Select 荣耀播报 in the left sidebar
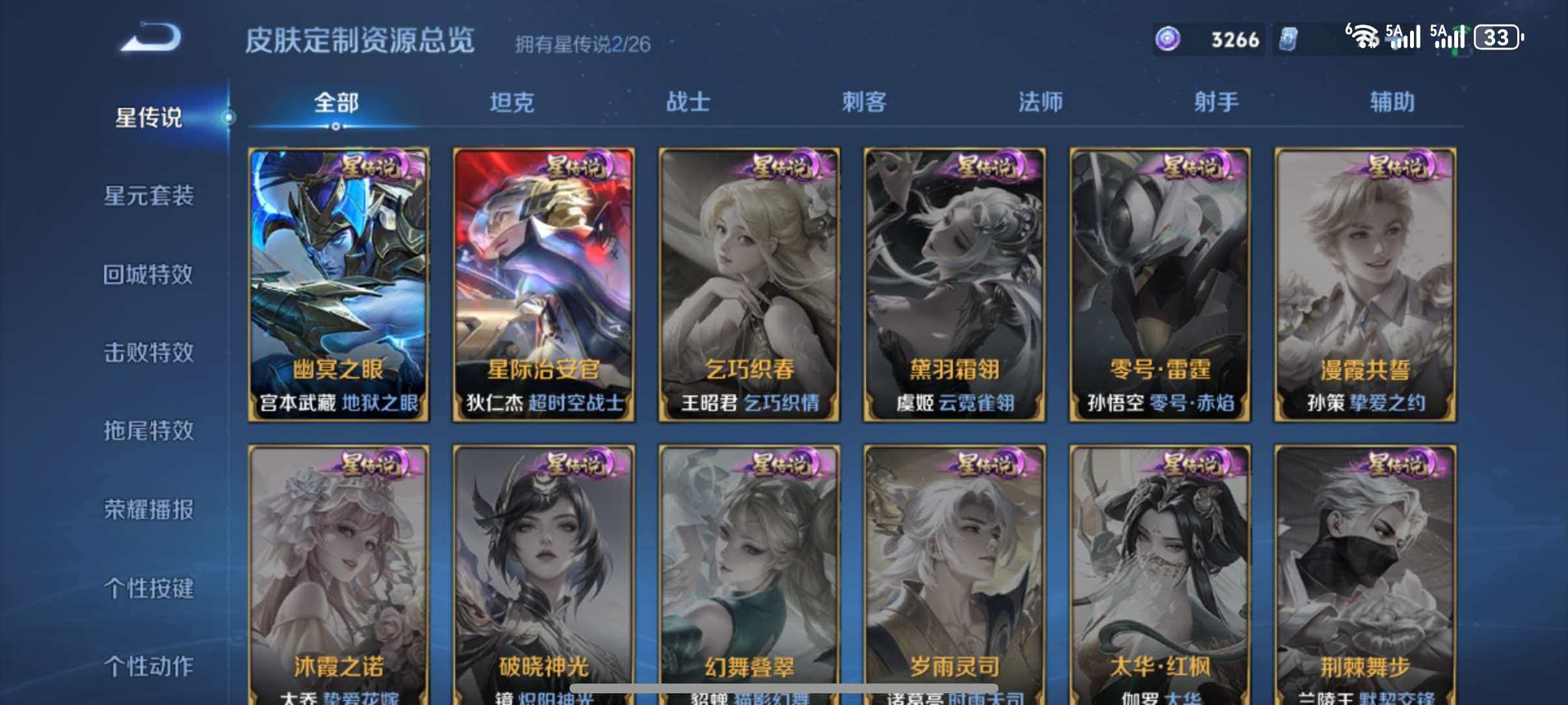Viewport: 1568px width, 705px height. tap(148, 511)
